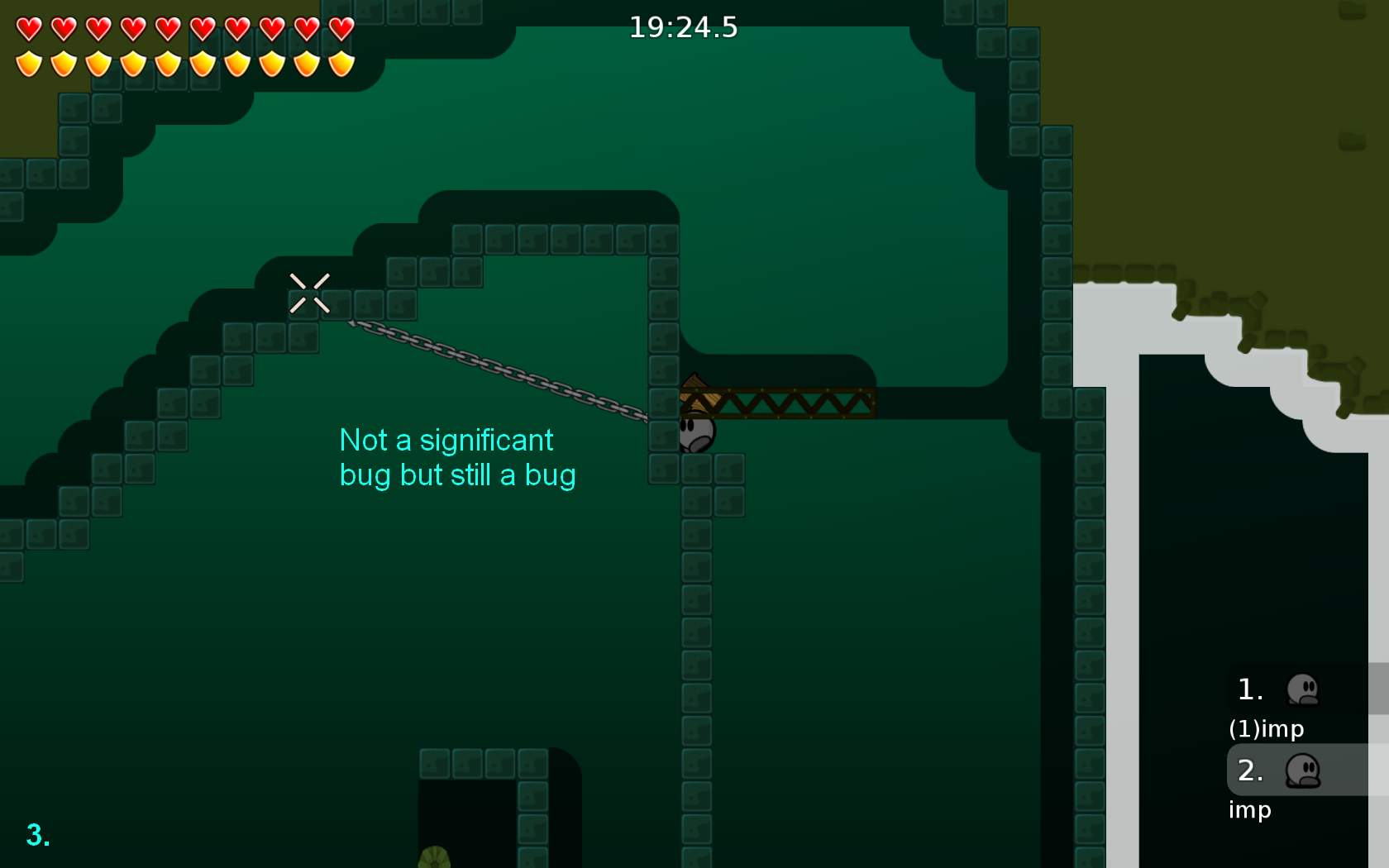Image resolution: width=1389 pixels, height=868 pixels.
Task: Click the first heart in the health bar
Action: point(28,27)
